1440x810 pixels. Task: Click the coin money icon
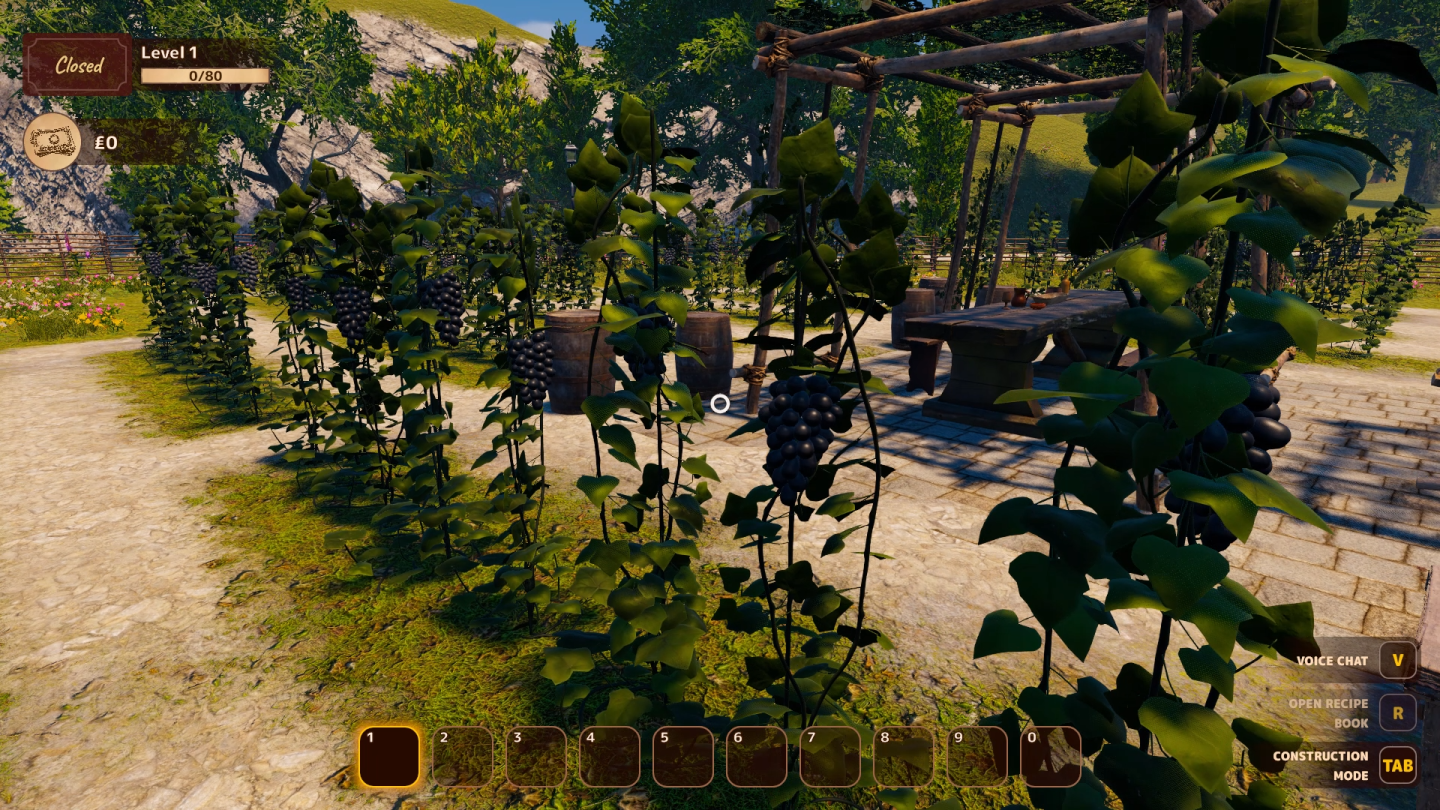[52, 141]
